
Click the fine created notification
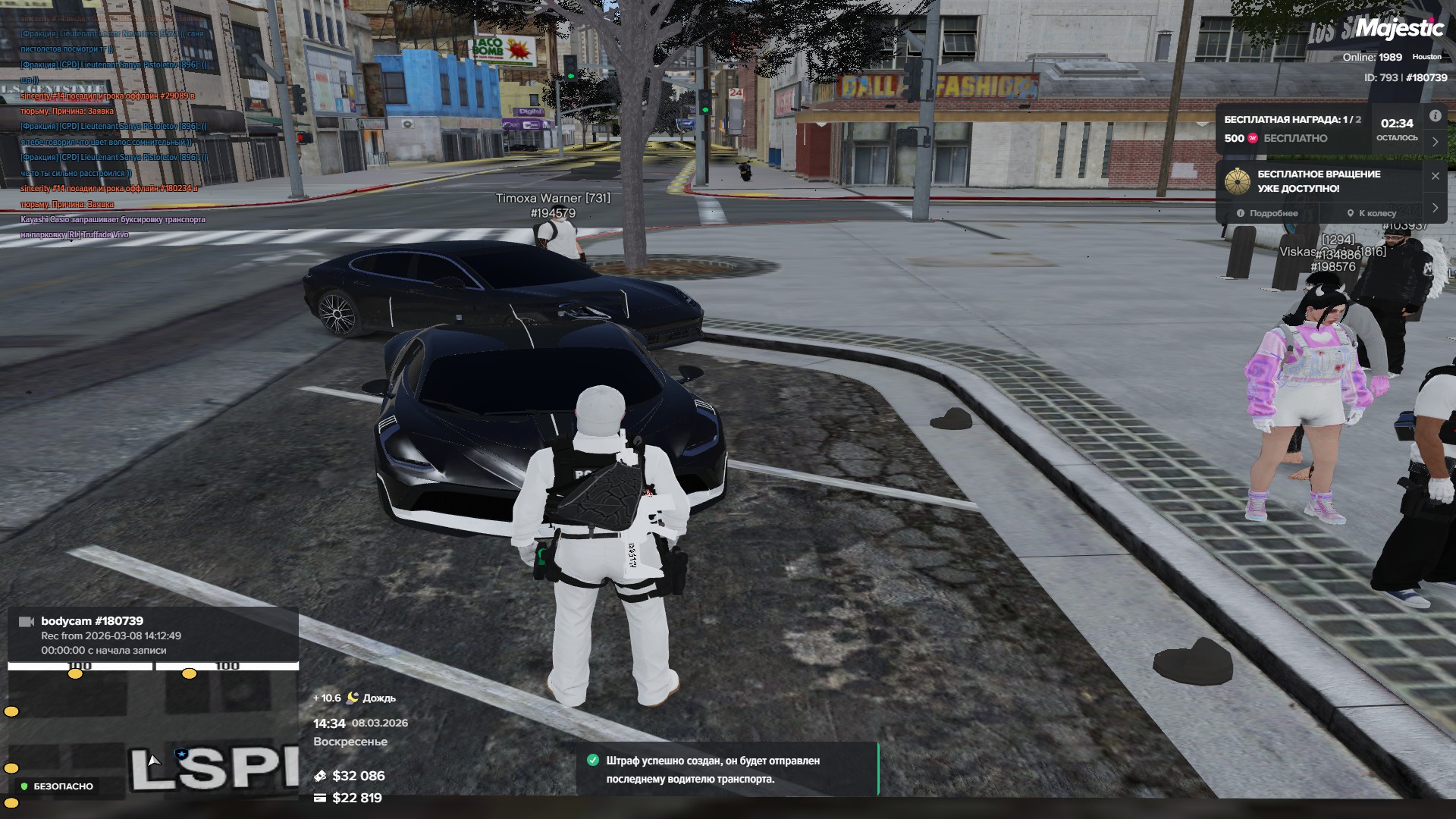pos(727,769)
